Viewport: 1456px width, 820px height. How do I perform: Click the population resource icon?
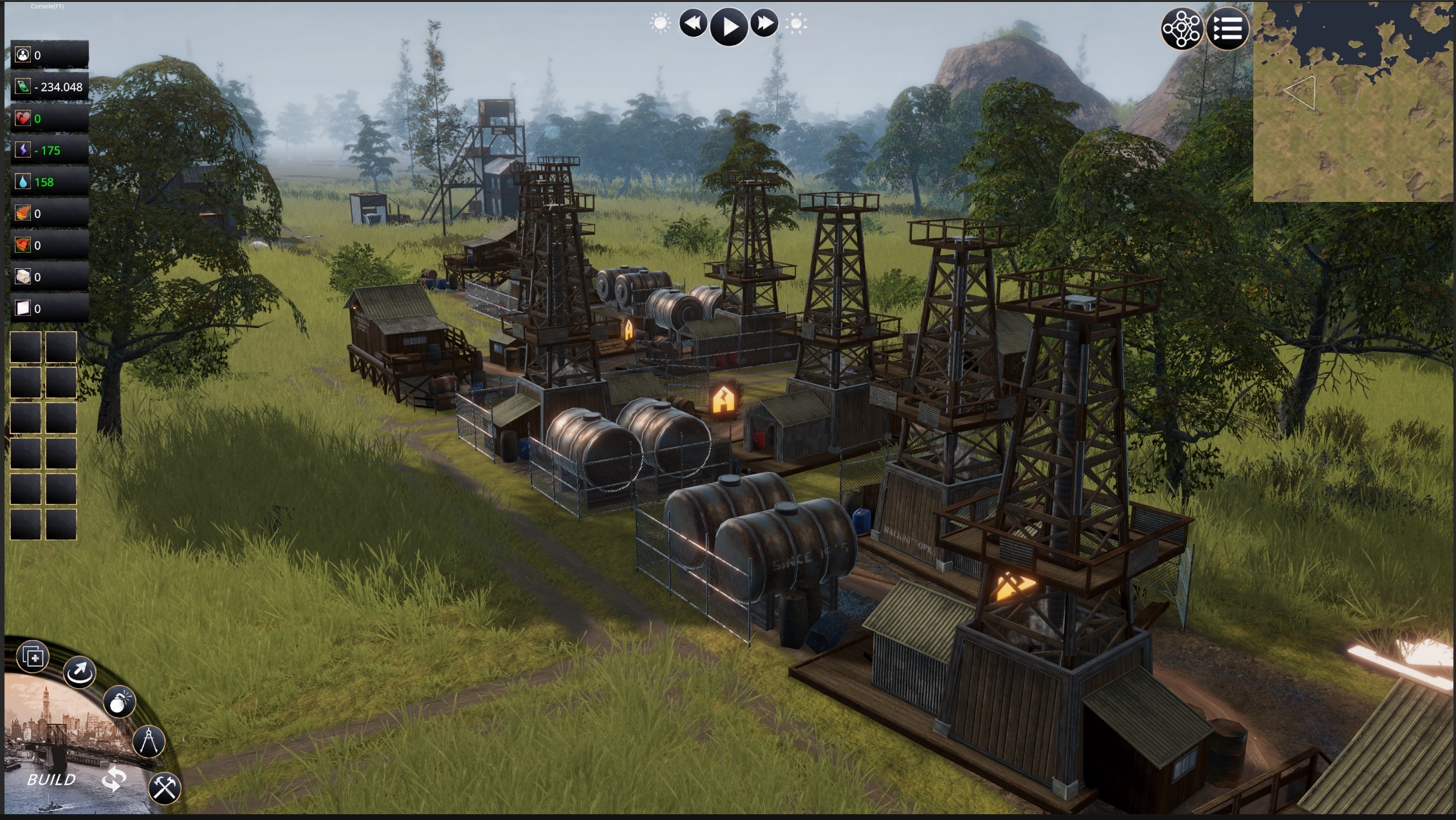click(23, 55)
